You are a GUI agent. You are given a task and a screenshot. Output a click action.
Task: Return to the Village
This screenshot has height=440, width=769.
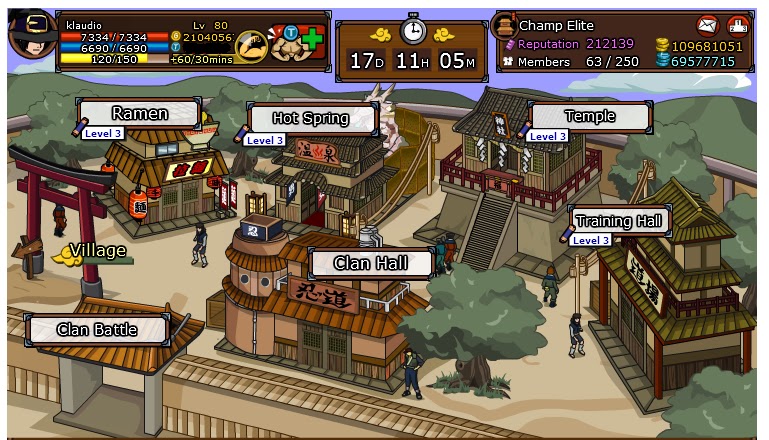[97, 251]
